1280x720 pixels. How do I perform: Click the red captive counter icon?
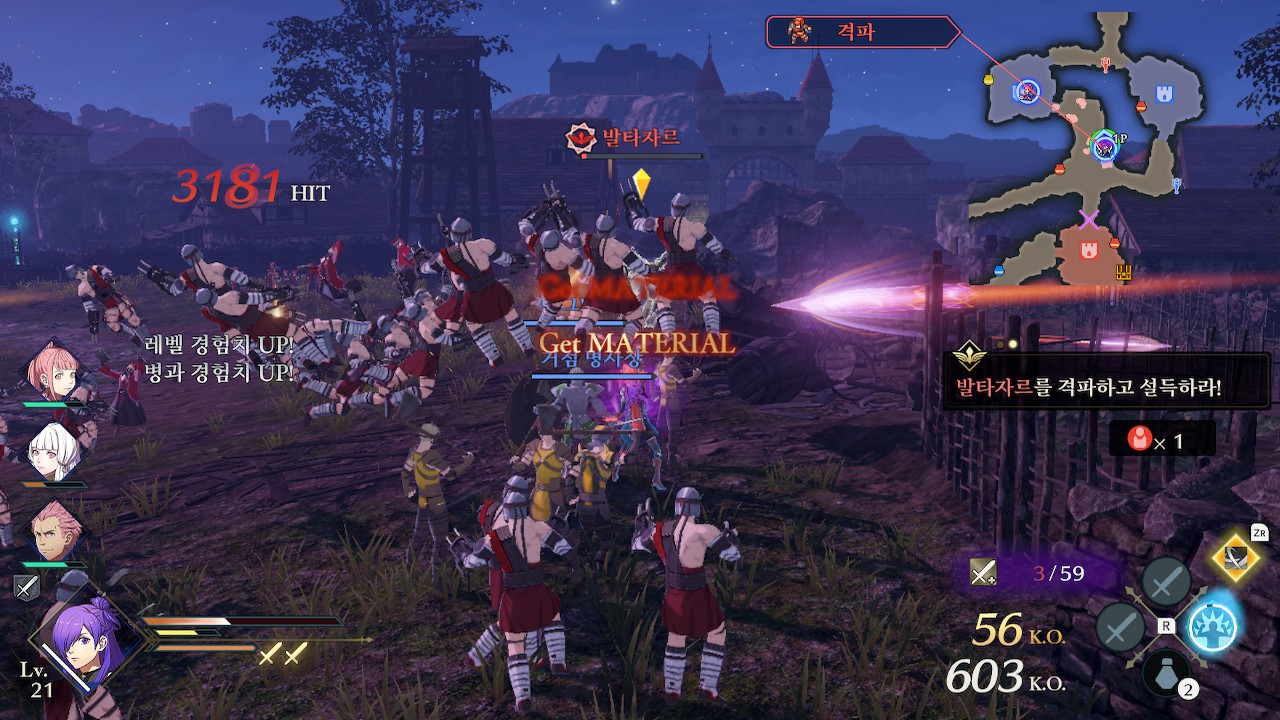(1137, 438)
